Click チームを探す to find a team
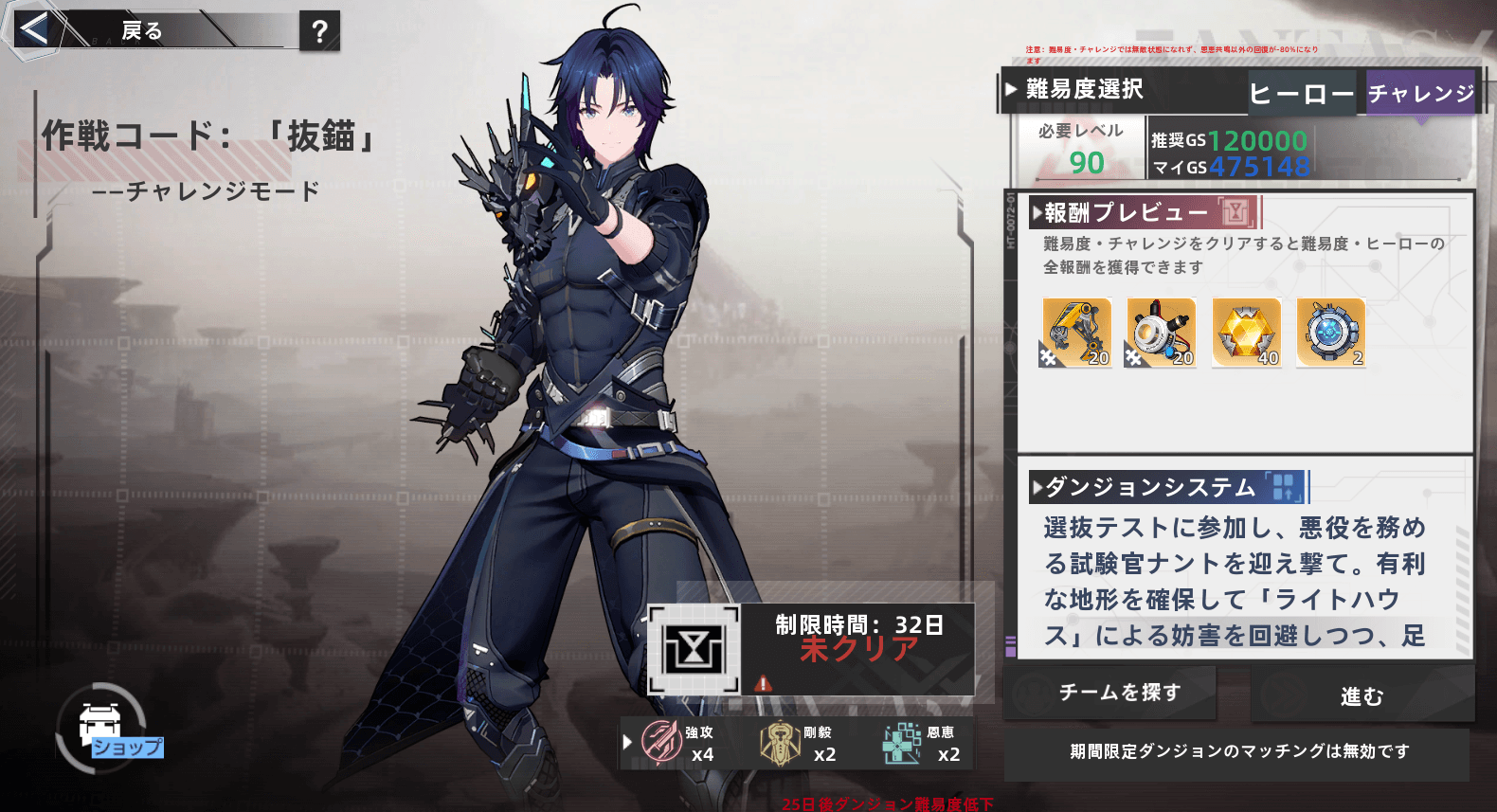1497x812 pixels. pyautogui.click(x=1110, y=693)
